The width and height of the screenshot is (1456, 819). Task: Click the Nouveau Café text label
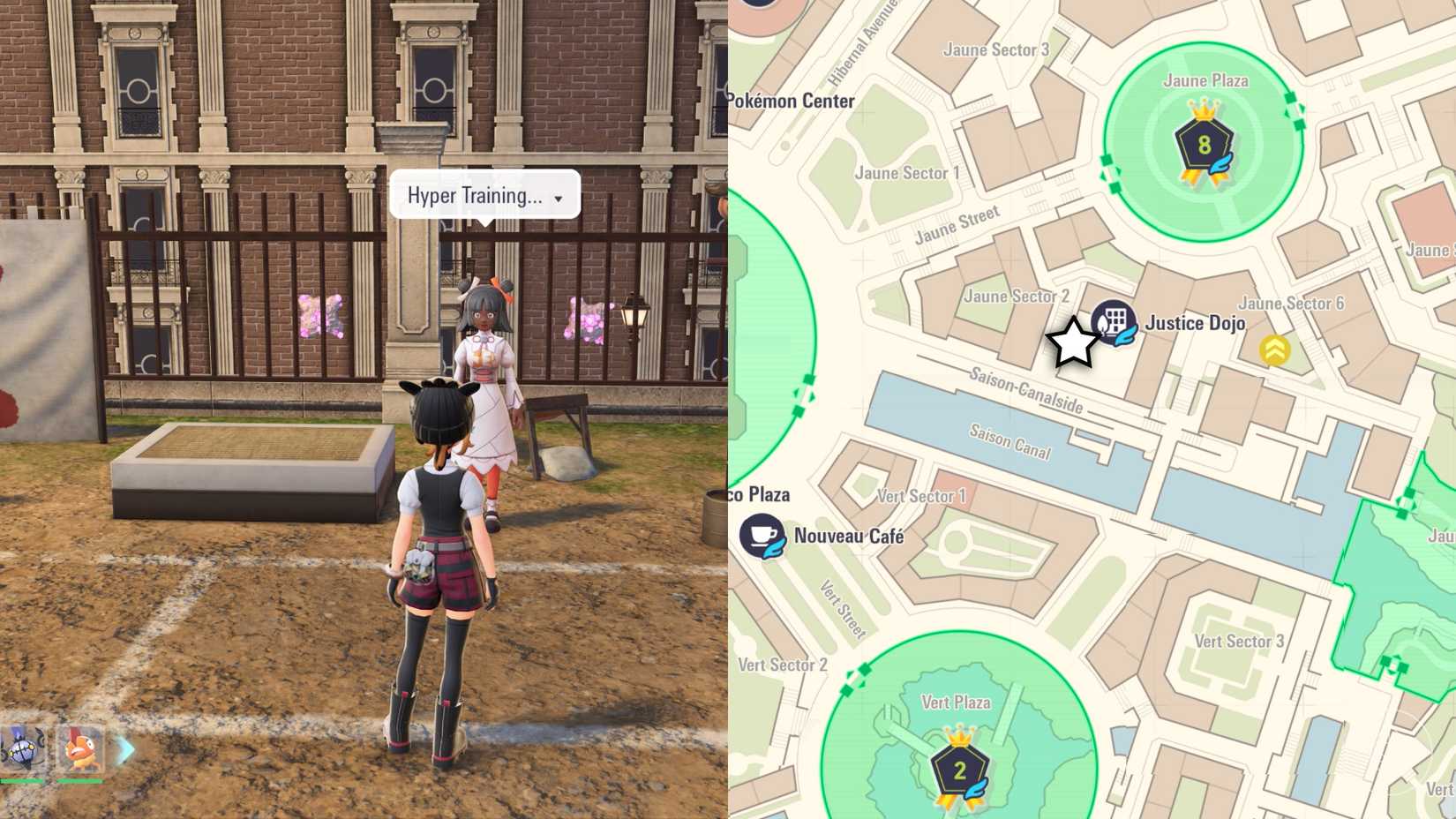click(850, 535)
